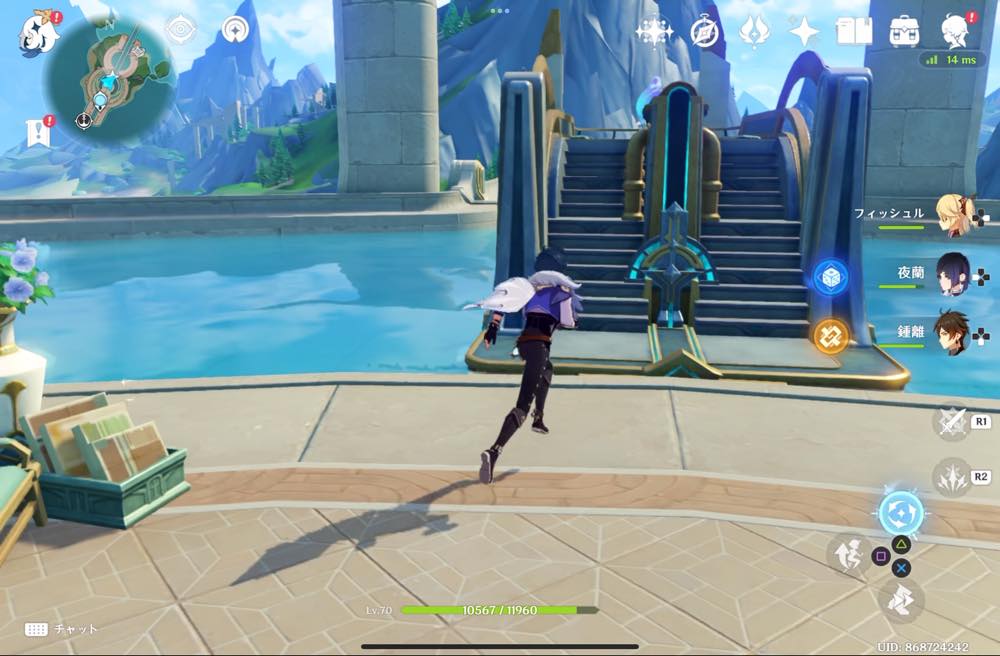Viewport: 1000px width, 656px height.
Task: Open the world map from the minimap
Action: [x=111, y=76]
